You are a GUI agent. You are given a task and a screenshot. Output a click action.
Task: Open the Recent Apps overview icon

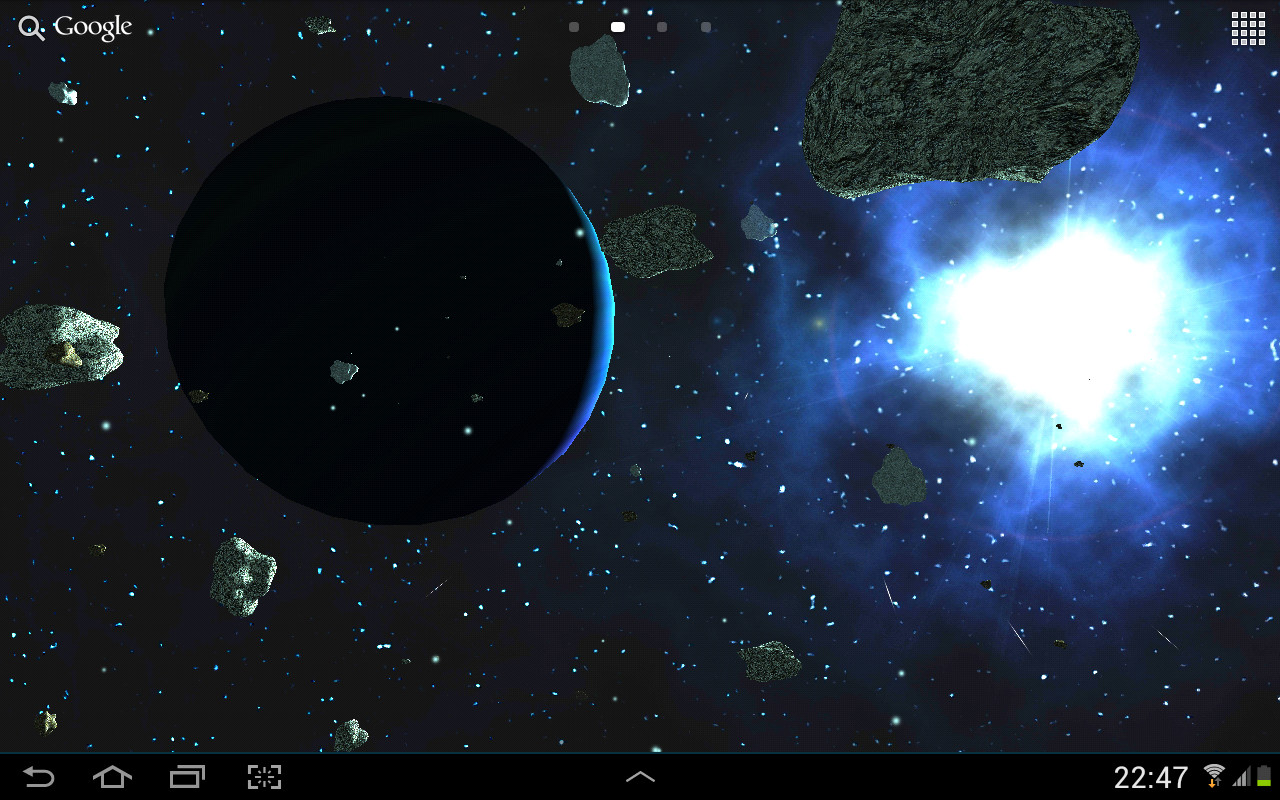coord(187,776)
